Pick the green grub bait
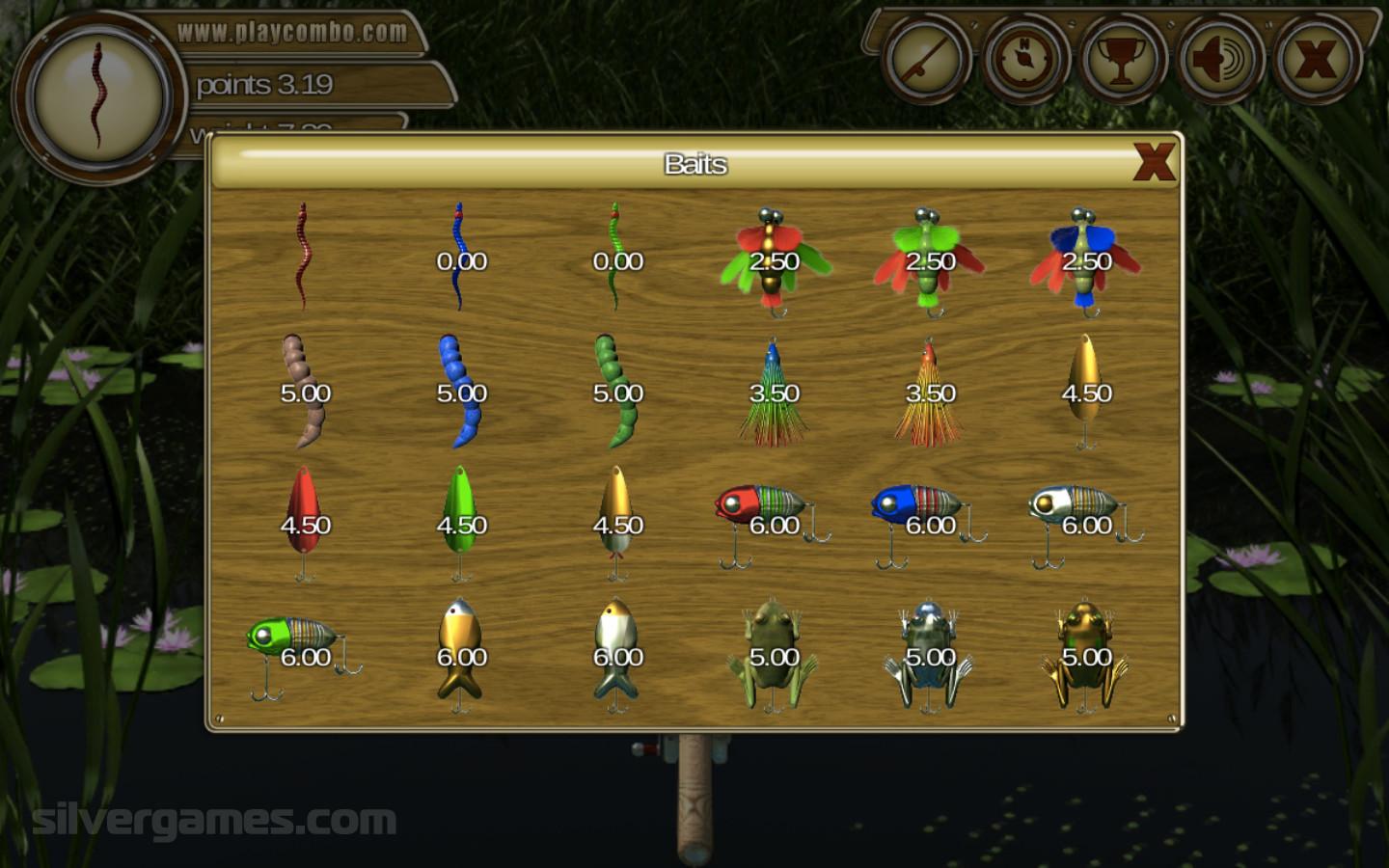Image resolution: width=1389 pixels, height=868 pixels. [x=617, y=392]
